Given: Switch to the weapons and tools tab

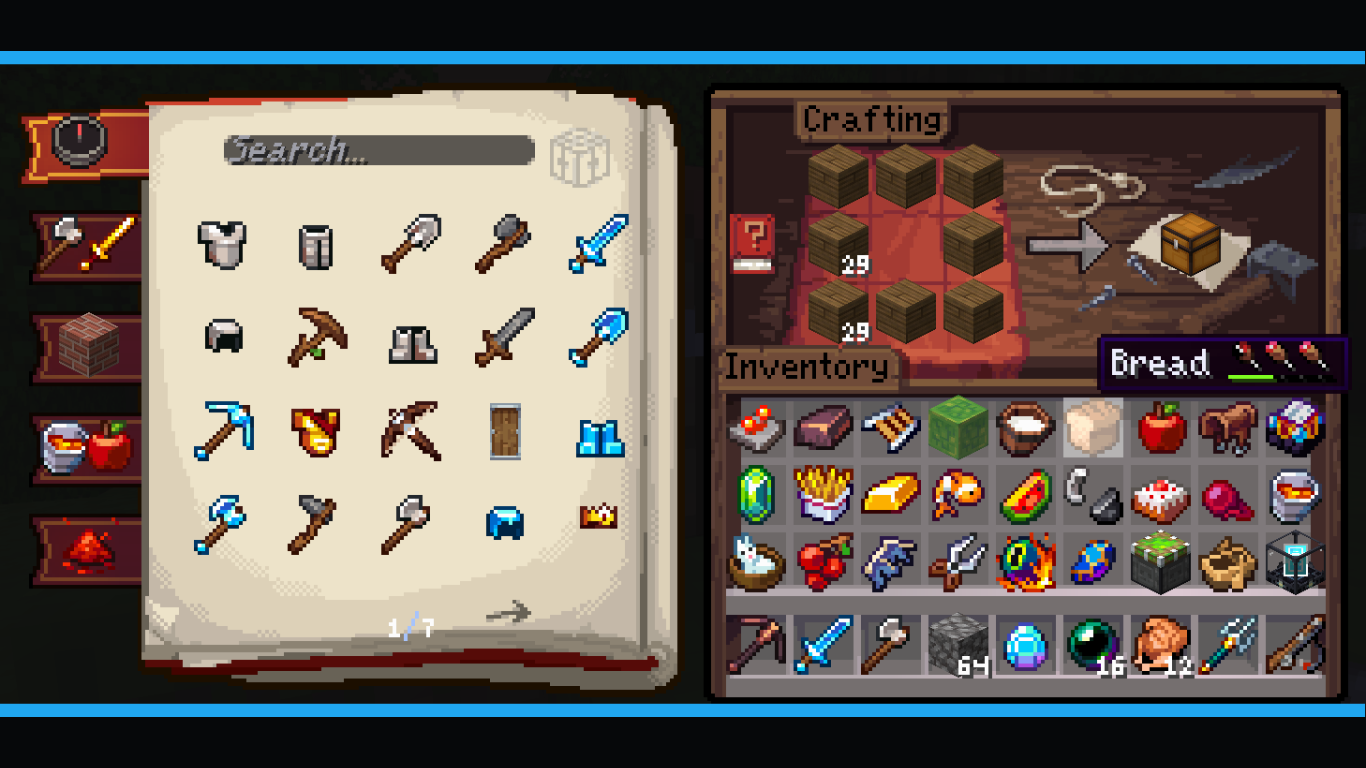Looking at the screenshot, I should click(x=90, y=245).
